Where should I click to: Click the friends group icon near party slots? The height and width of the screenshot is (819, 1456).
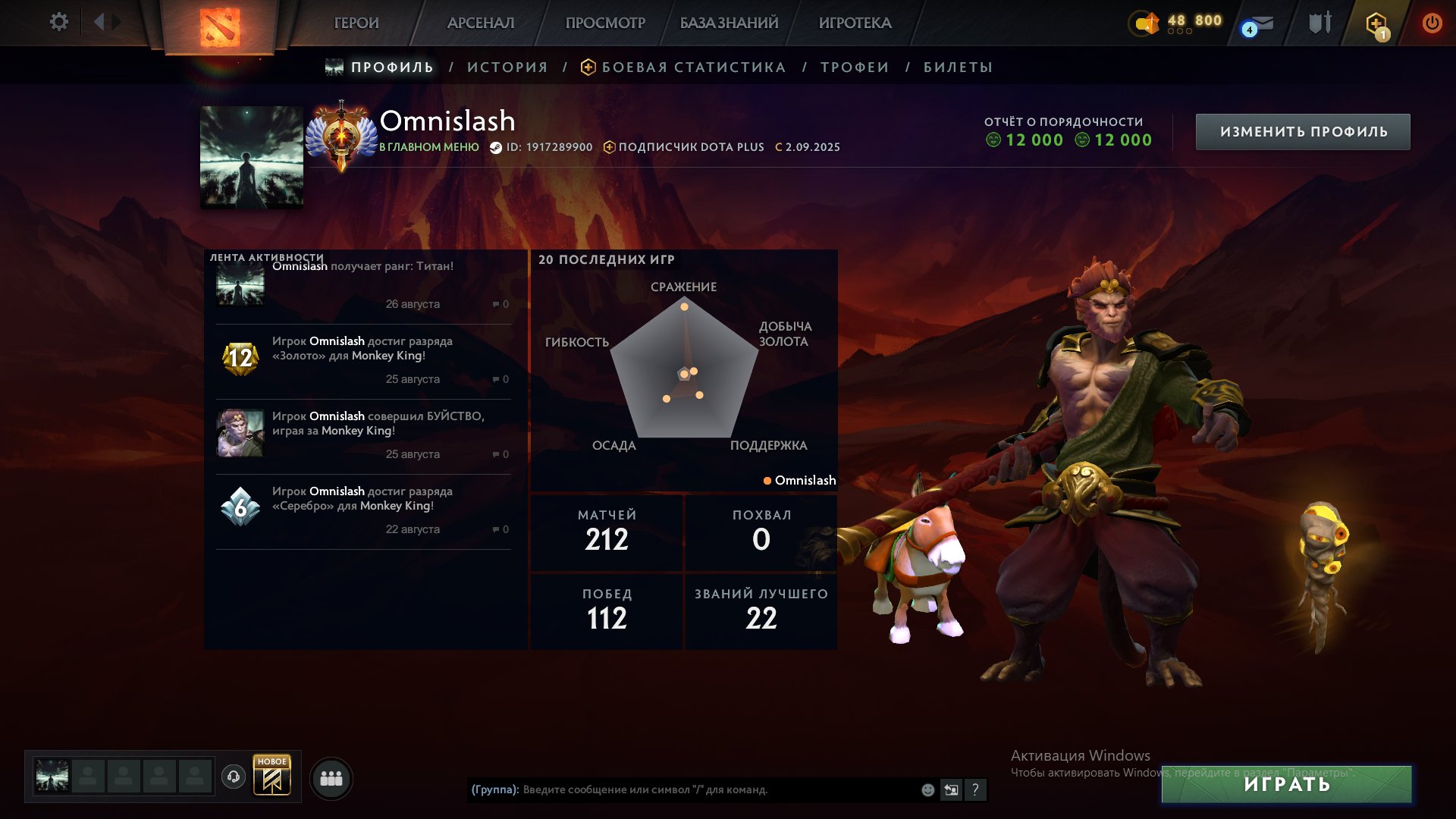330,777
